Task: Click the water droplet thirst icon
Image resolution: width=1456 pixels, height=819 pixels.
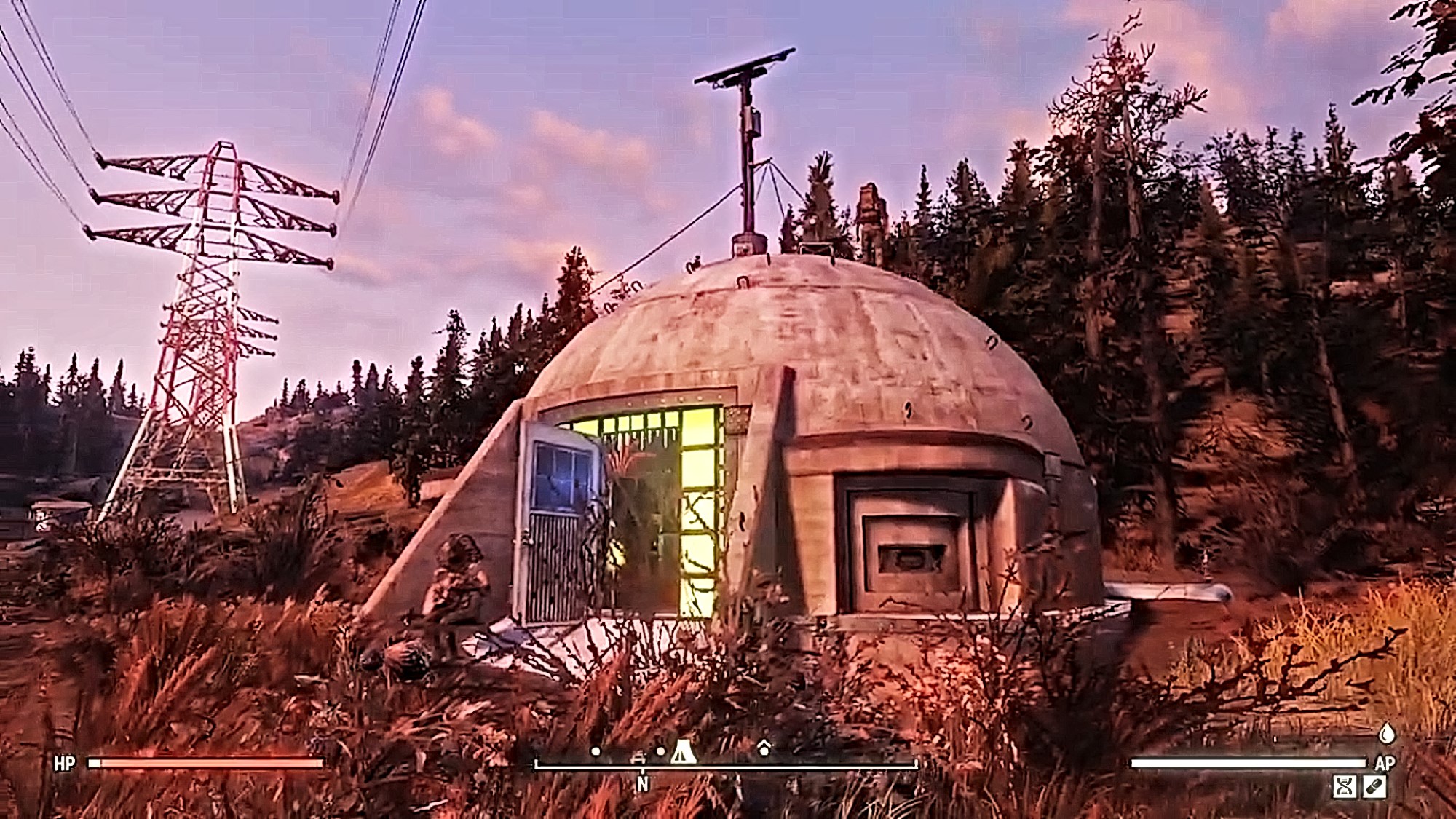Action: (1387, 733)
